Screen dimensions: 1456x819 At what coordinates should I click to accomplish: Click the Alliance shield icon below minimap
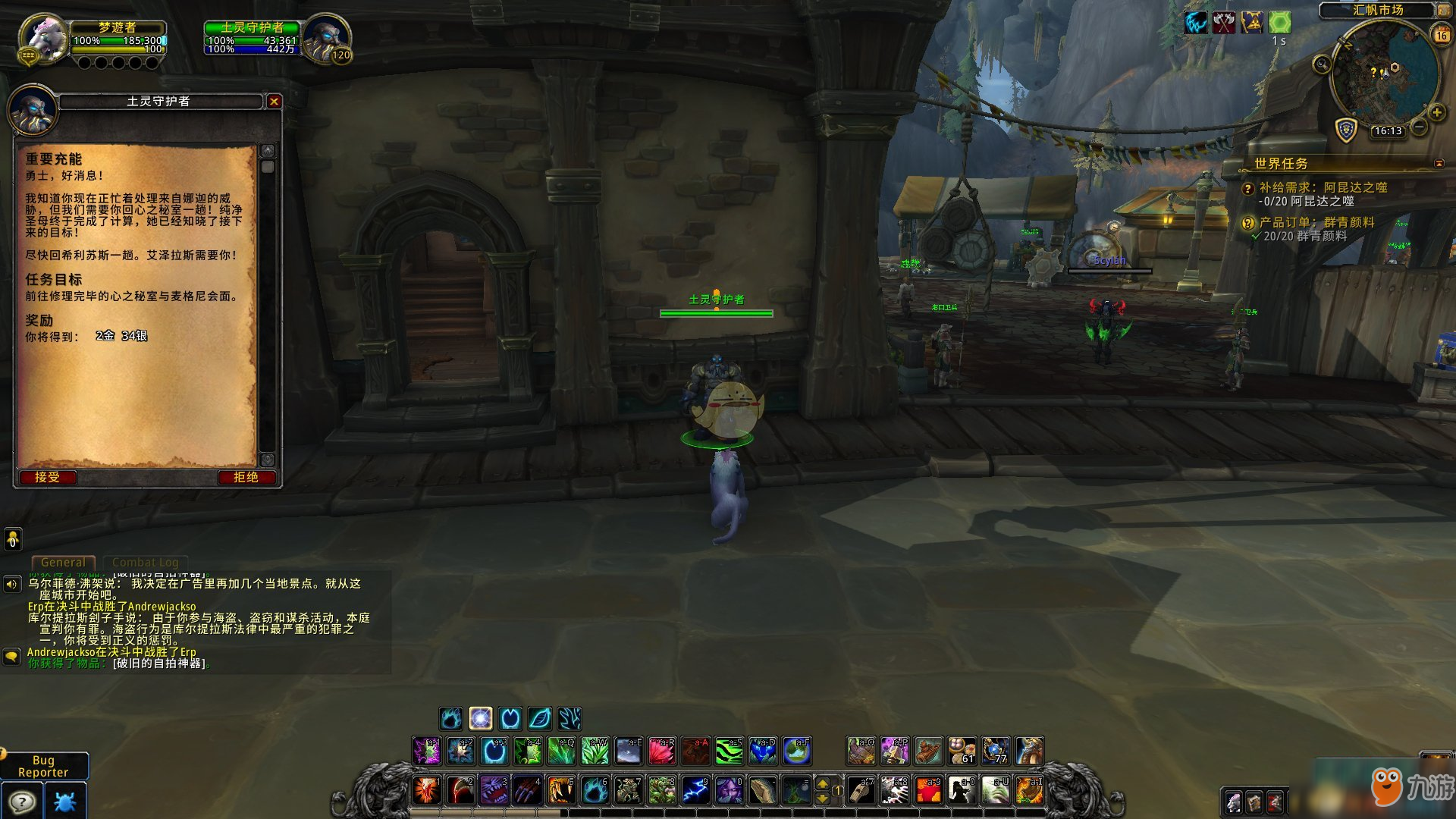point(1345,130)
